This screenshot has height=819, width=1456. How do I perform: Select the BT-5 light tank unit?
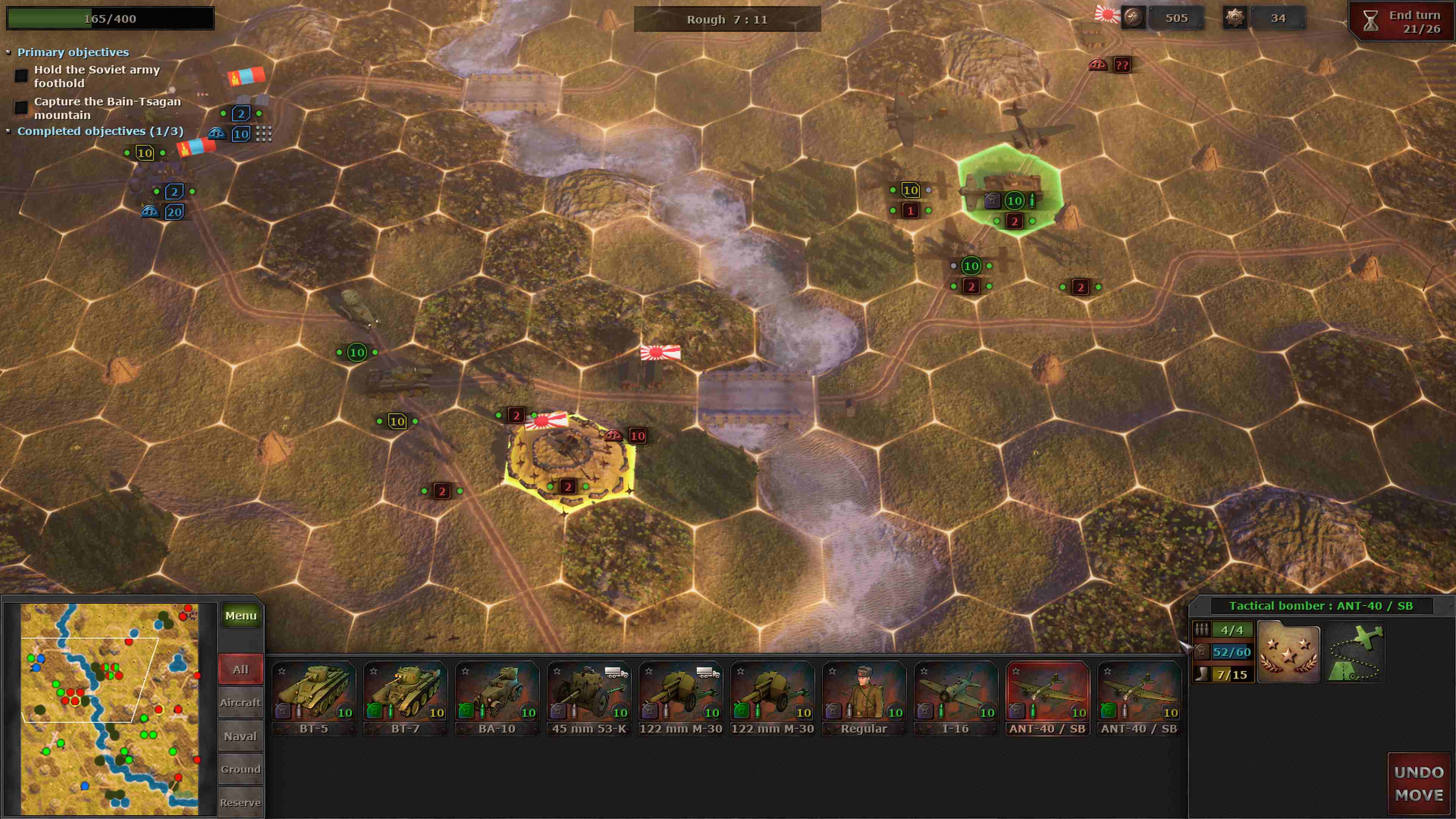314,698
